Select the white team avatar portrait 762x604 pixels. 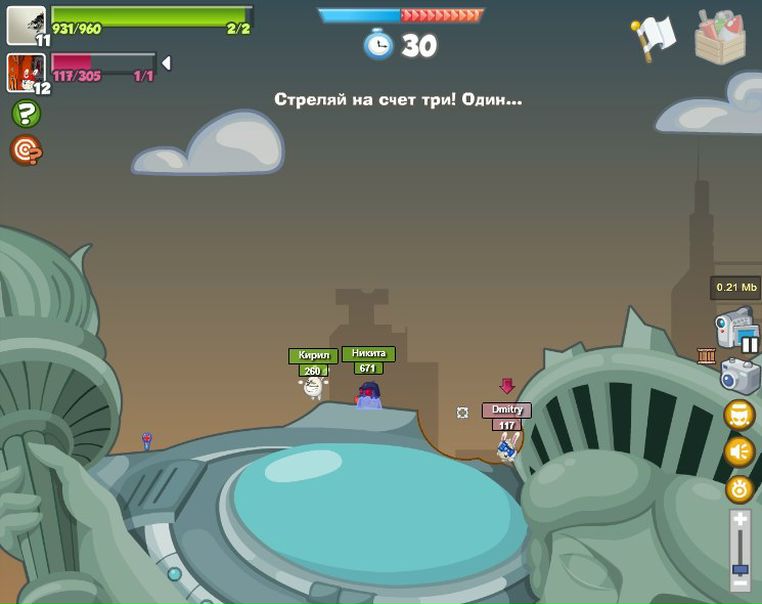(x=25, y=24)
